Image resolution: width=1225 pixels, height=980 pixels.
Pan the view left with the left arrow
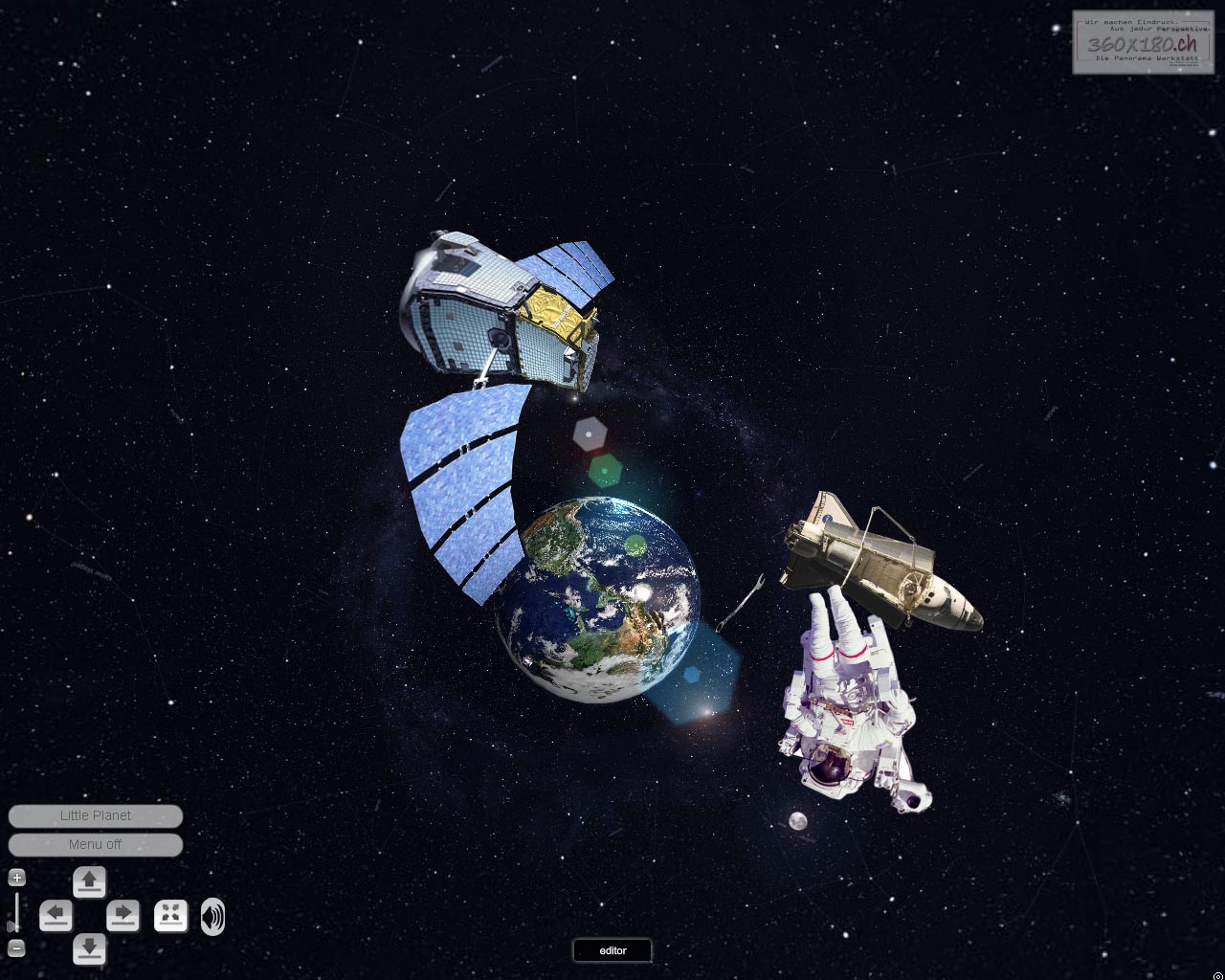[56, 916]
